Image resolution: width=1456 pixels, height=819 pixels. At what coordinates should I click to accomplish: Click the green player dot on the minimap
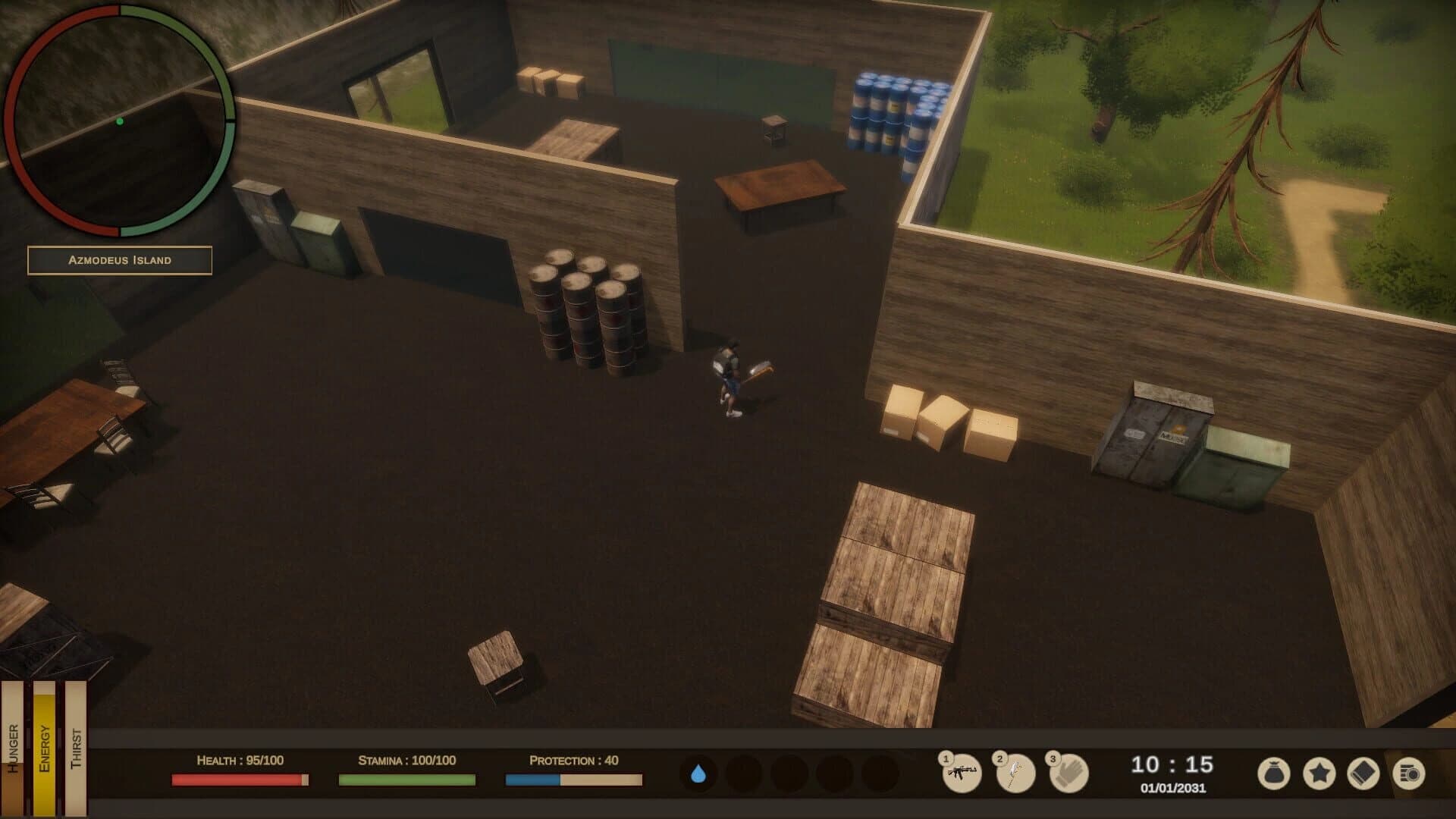(x=120, y=120)
